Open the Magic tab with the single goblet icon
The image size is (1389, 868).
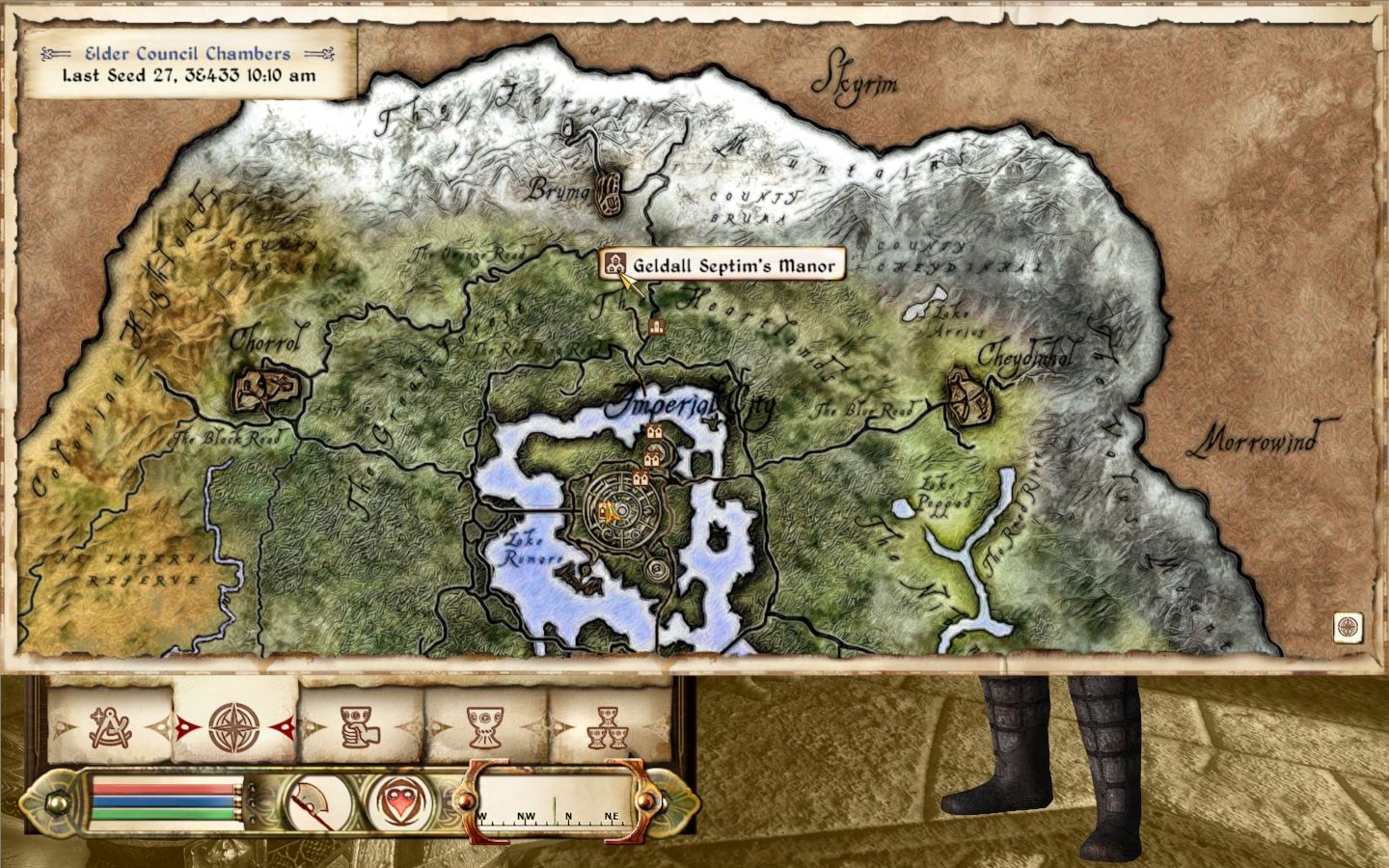(x=485, y=728)
